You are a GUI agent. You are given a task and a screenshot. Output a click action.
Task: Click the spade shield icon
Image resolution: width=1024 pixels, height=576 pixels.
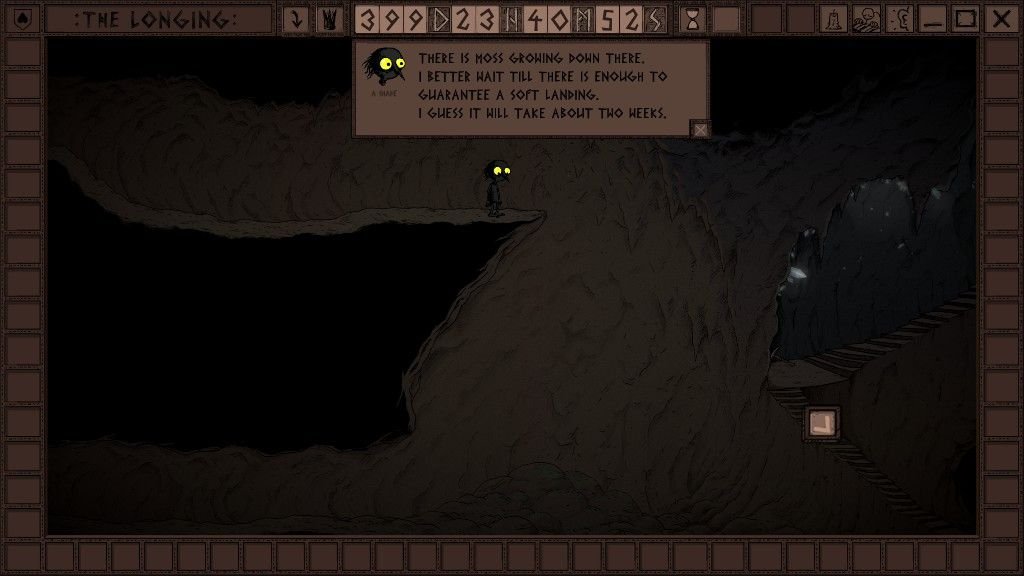[24, 19]
